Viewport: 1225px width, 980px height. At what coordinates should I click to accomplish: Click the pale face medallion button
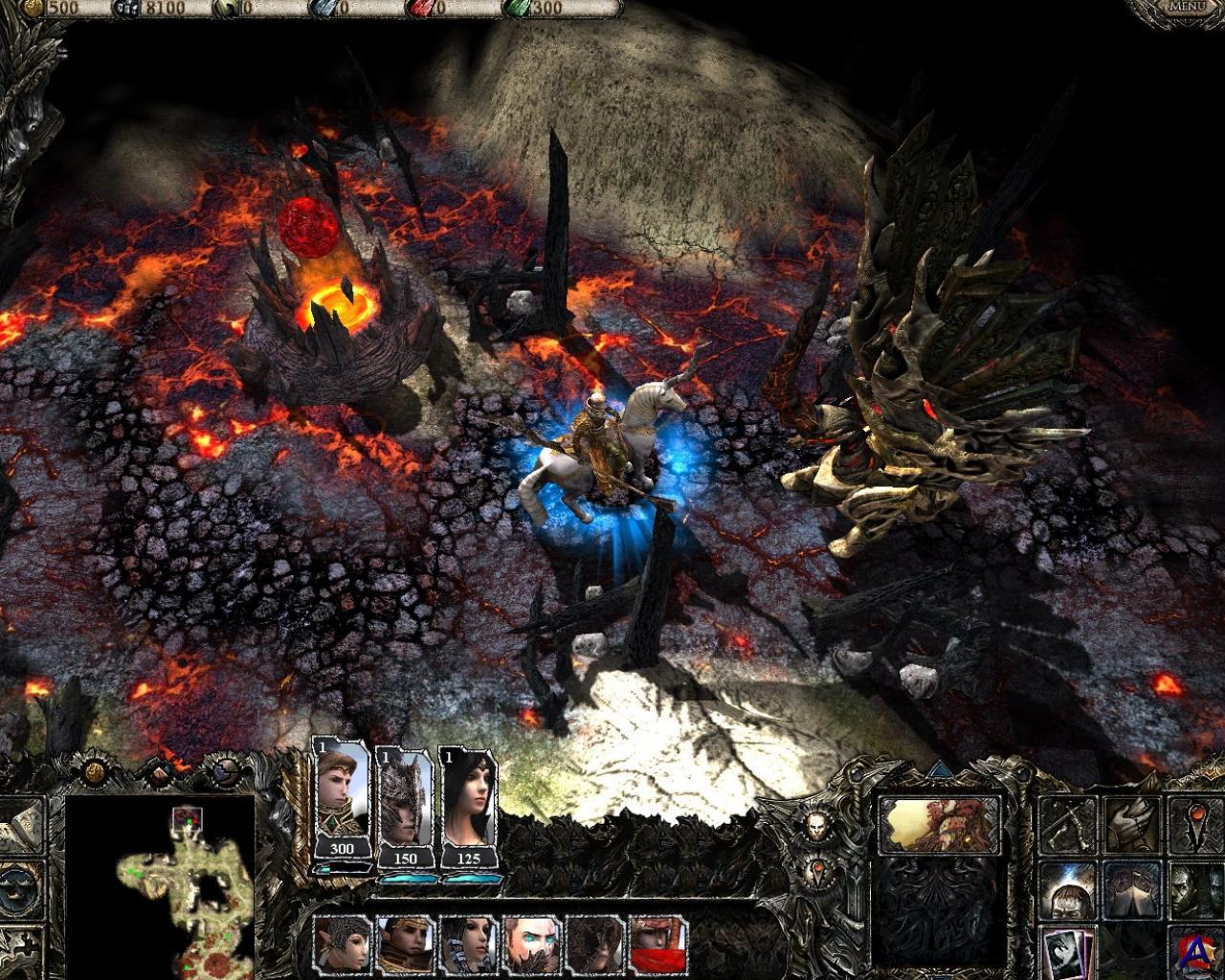815,827
